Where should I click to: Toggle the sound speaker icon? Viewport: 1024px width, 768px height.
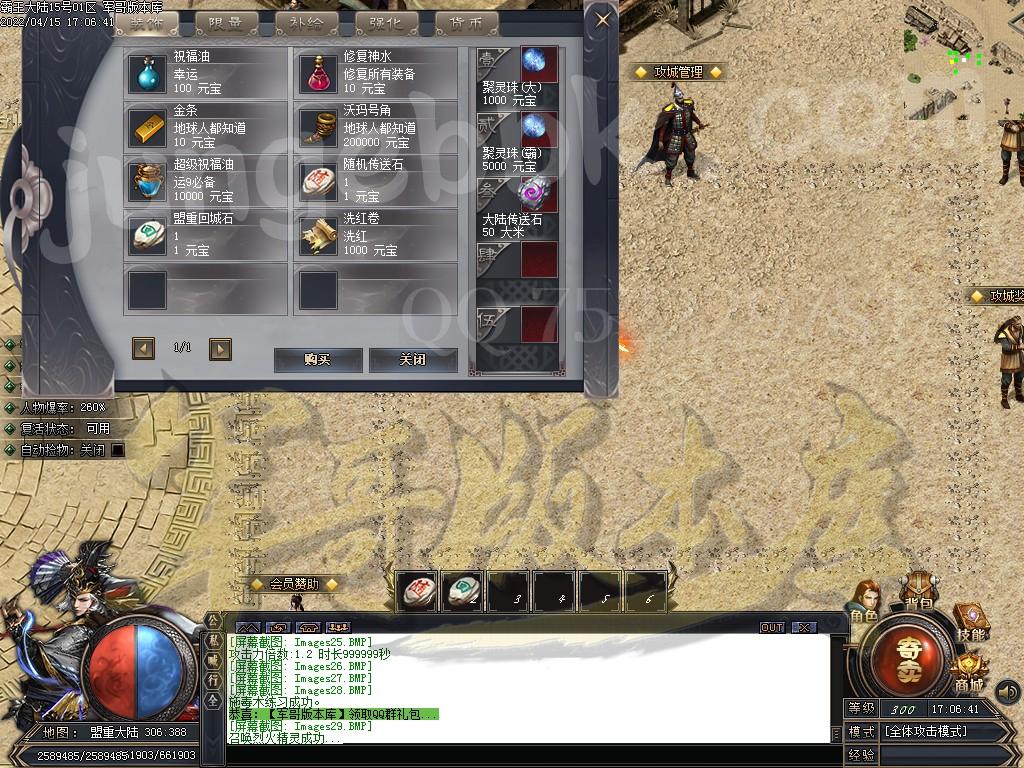coord(1007,690)
